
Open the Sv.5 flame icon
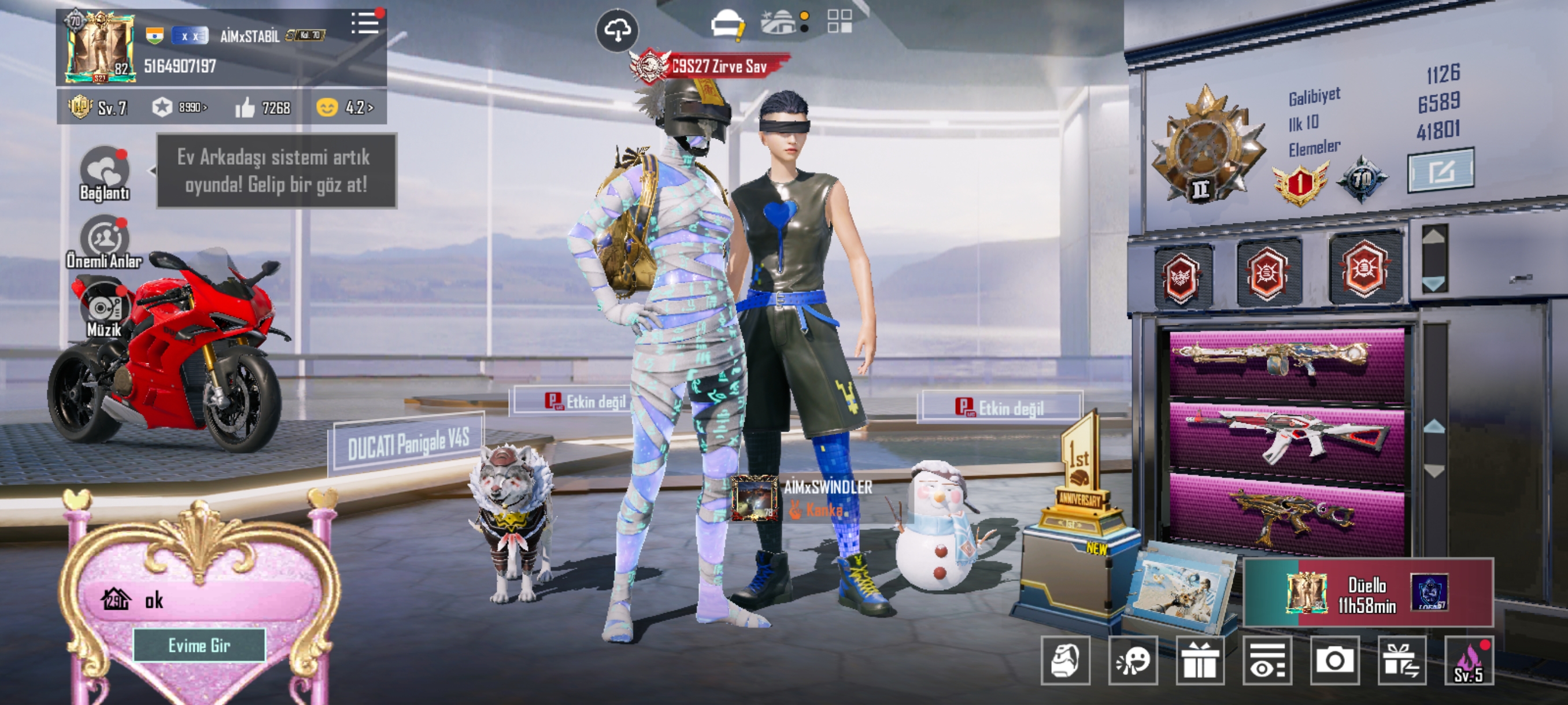click(1468, 662)
